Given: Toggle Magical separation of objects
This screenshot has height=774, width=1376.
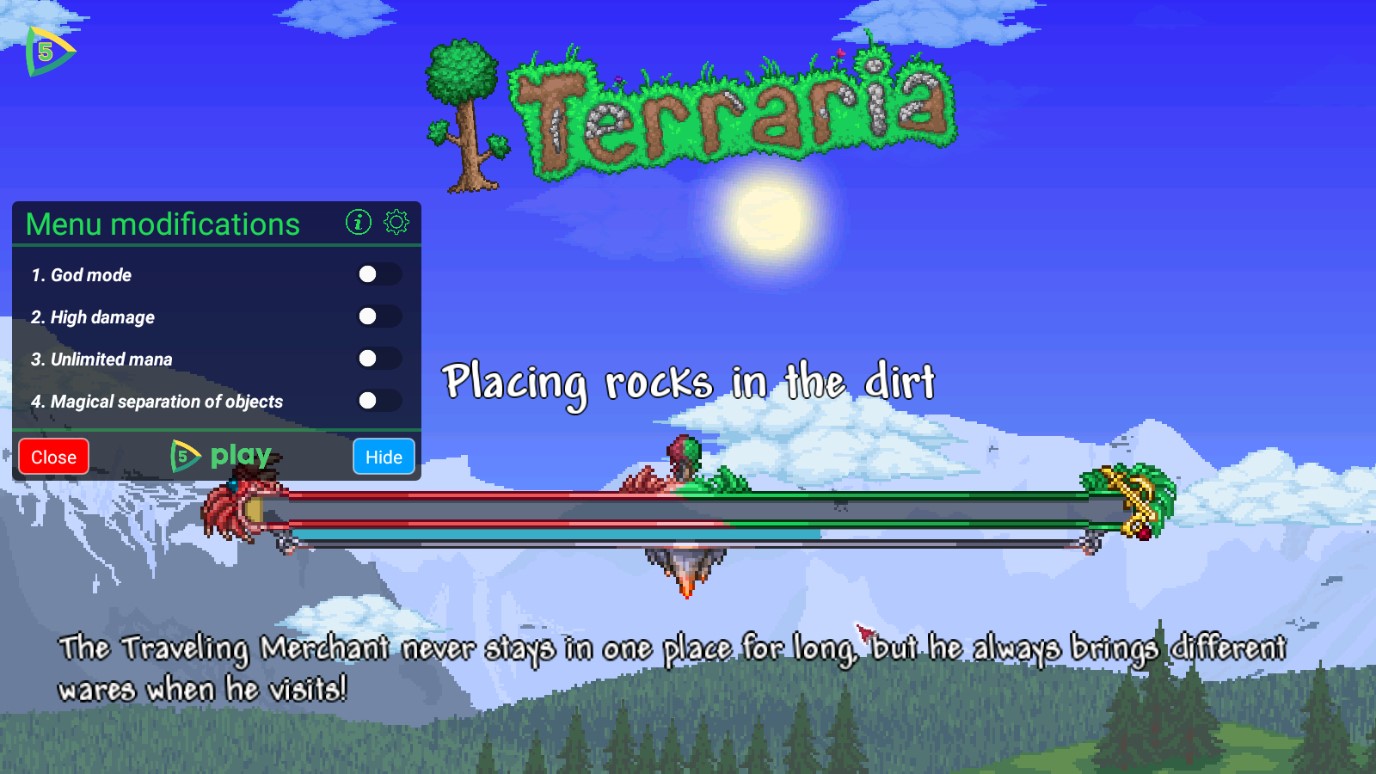Looking at the screenshot, I should coord(378,400).
